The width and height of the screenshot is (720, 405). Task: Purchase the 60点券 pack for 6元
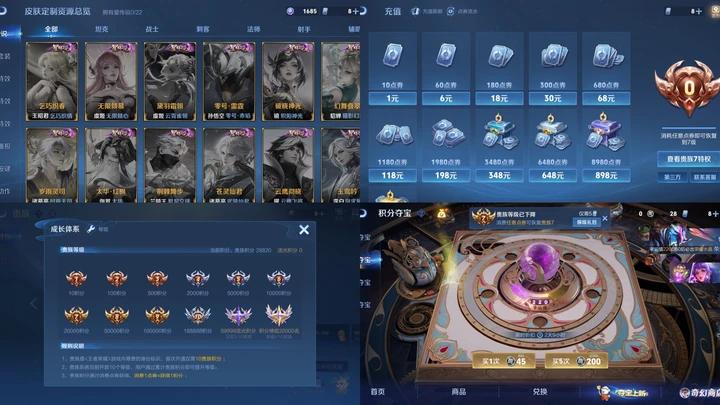[446, 70]
